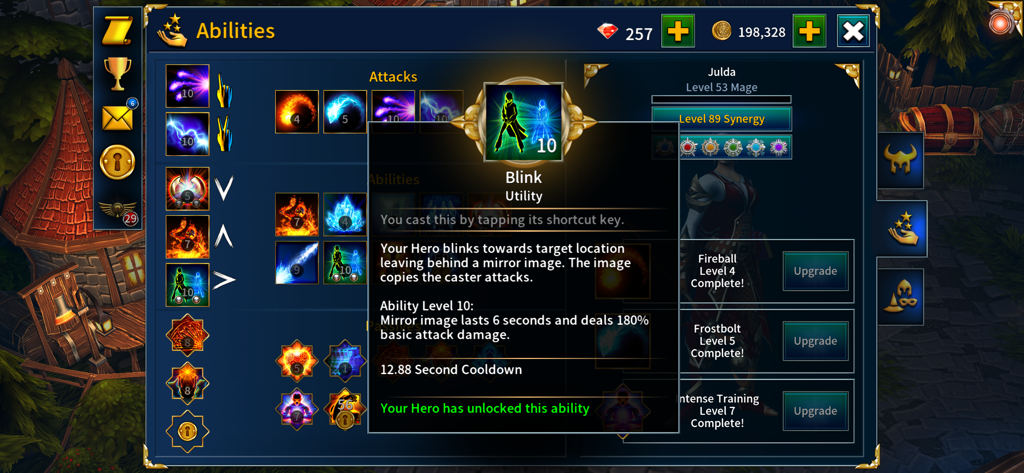
Task: Select the blue Frostbolt attack icon level 5
Action: [x=345, y=111]
